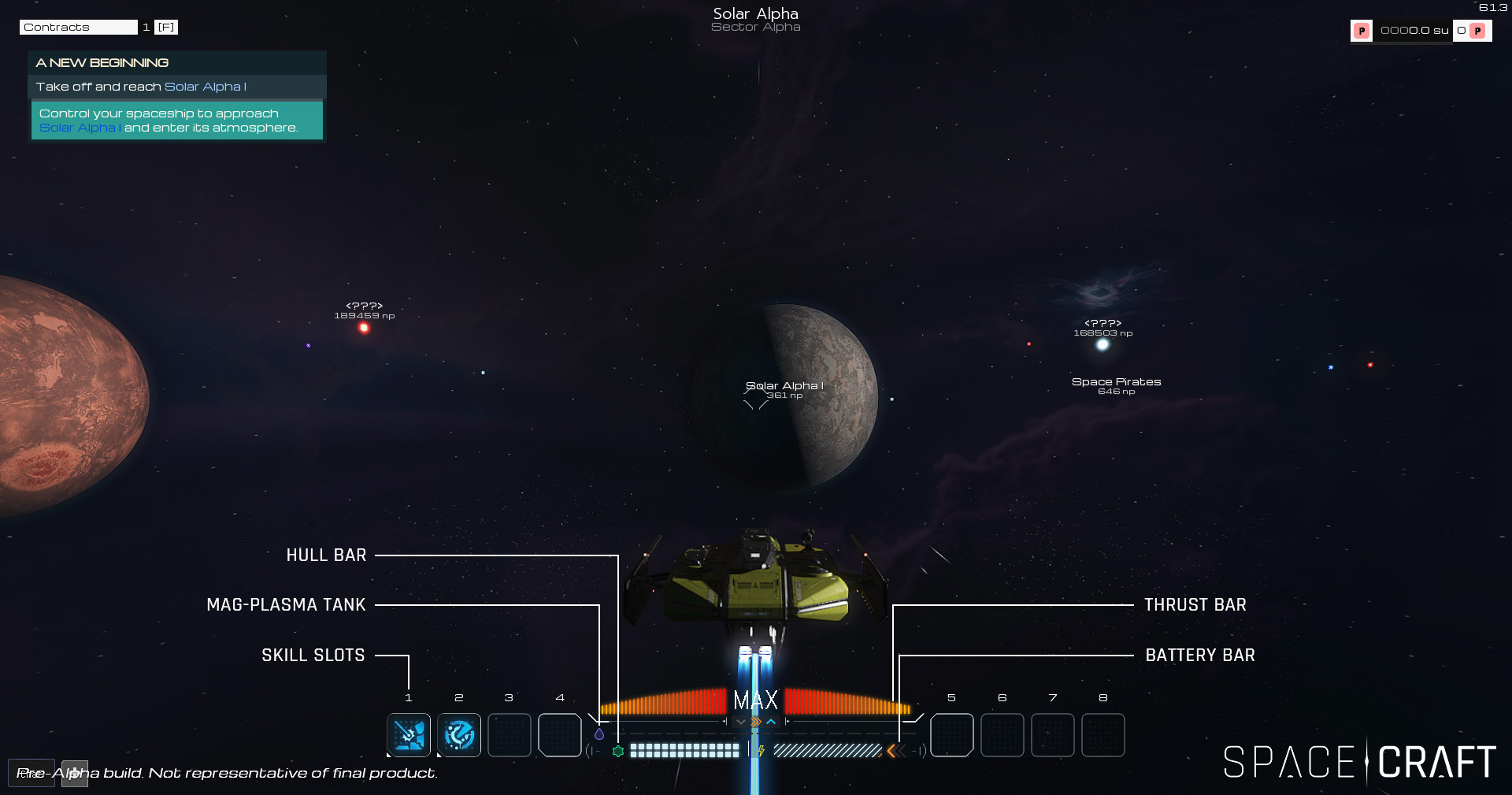Open the chat box in the corner

pyautogui.click(x=31, y=773)
